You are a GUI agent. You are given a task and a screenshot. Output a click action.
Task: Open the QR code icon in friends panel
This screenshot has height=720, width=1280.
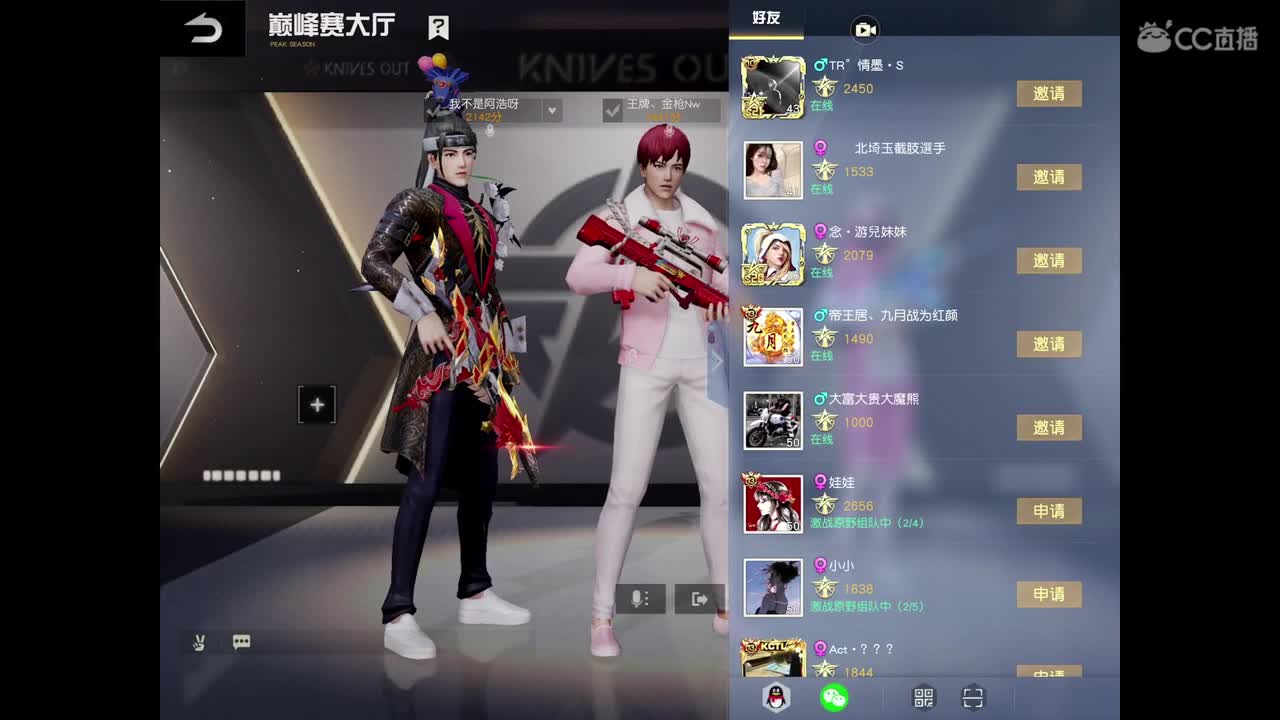[924, 697]
